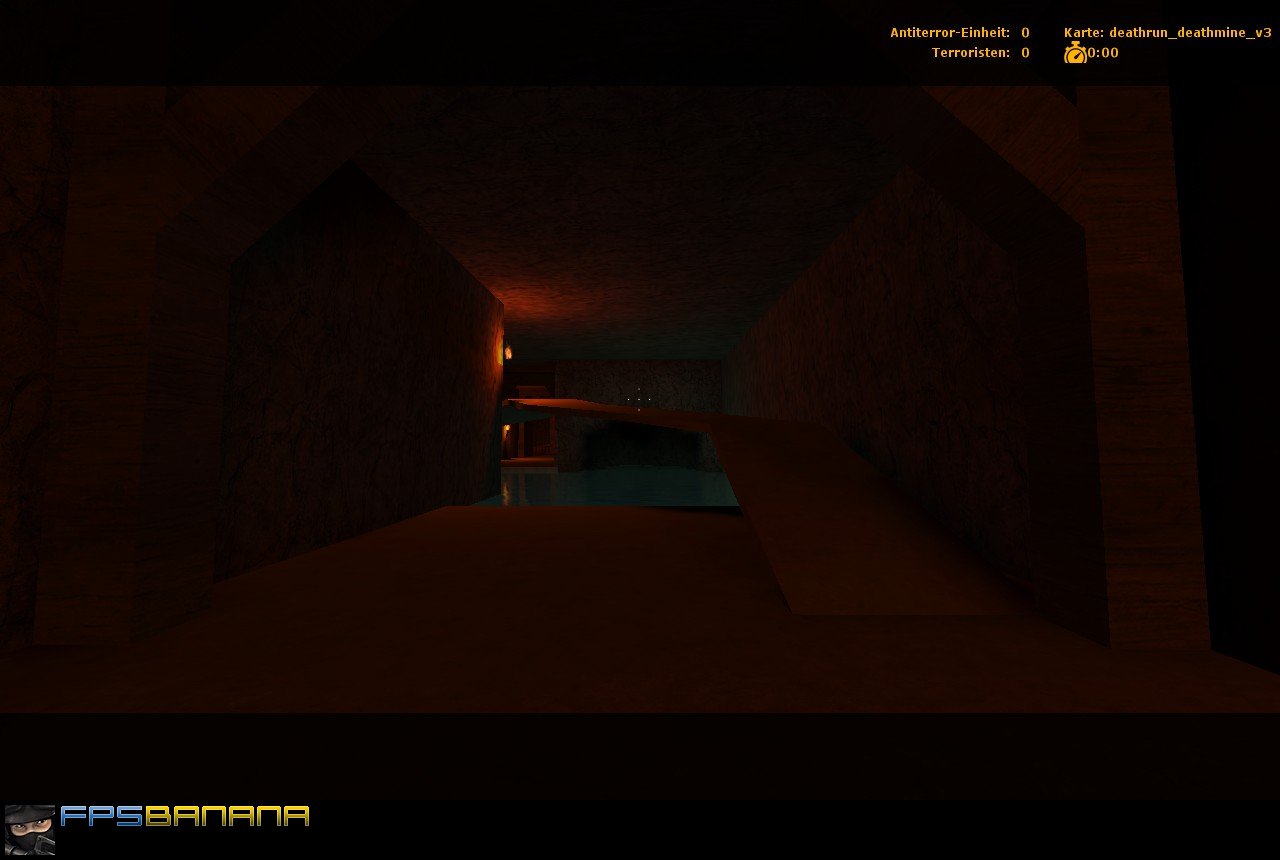Select the crosshair at screen center
The height and width of the screenshot is (860, 1280).
(x=640, y=400)
